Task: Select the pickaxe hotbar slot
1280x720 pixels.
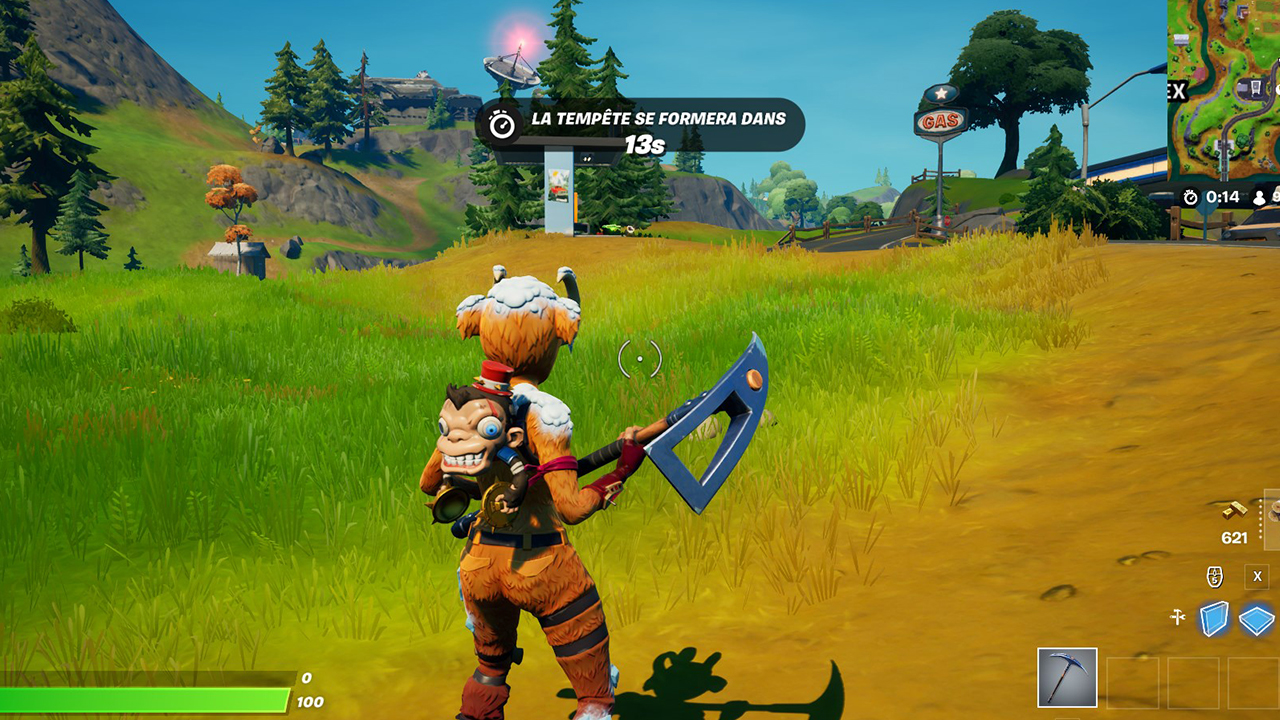Action: coord(1067,678)
